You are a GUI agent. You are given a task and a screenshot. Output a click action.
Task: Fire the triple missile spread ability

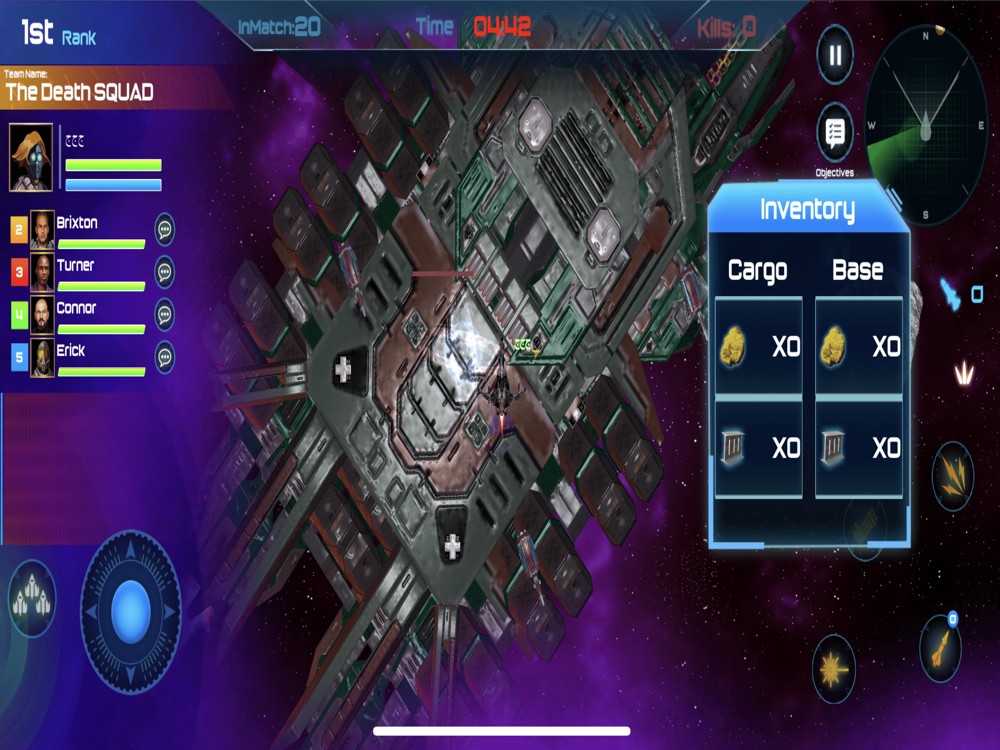pos(952,476)
